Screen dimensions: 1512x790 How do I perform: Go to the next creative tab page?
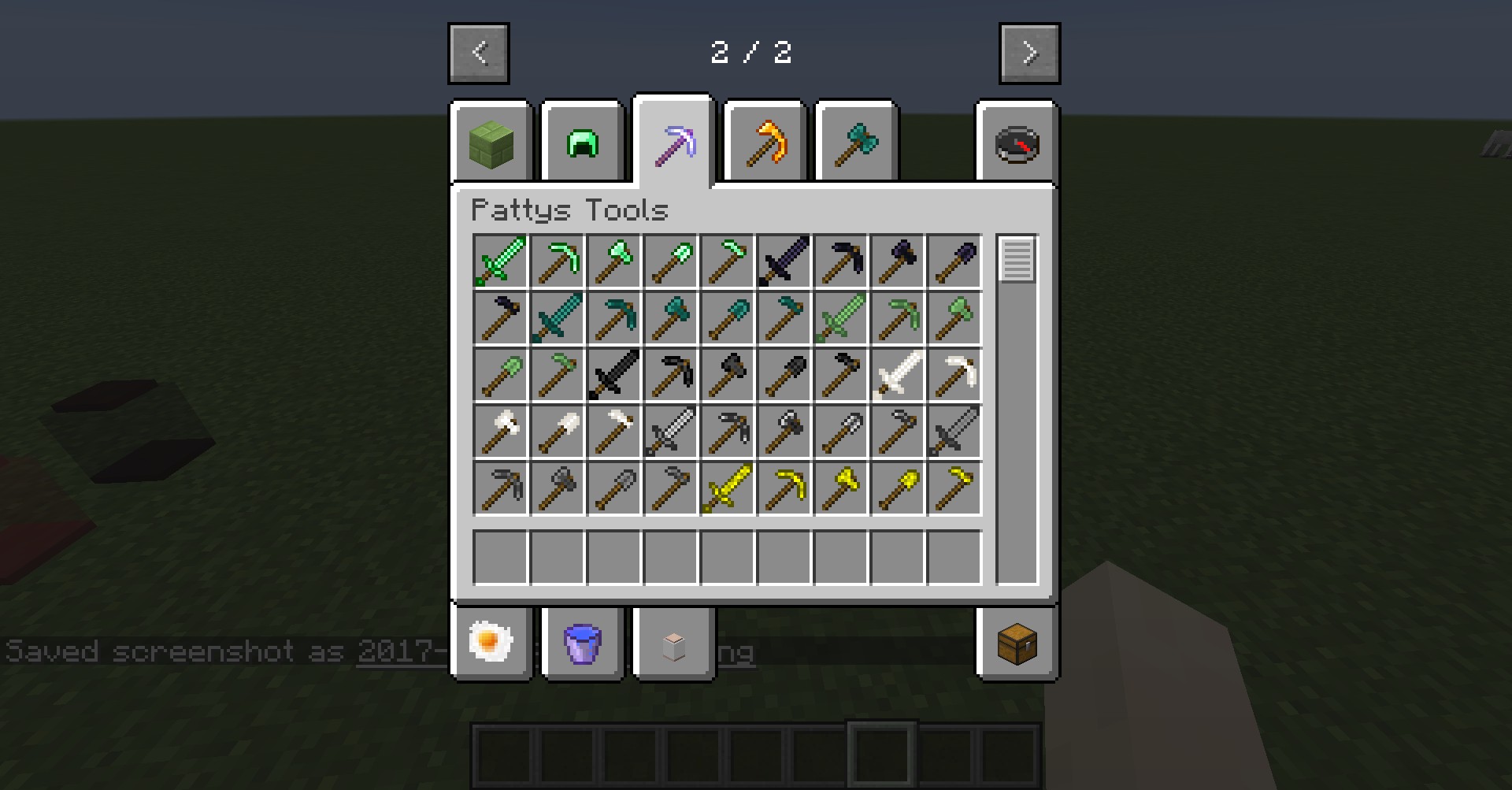(x=1029, y=53)
